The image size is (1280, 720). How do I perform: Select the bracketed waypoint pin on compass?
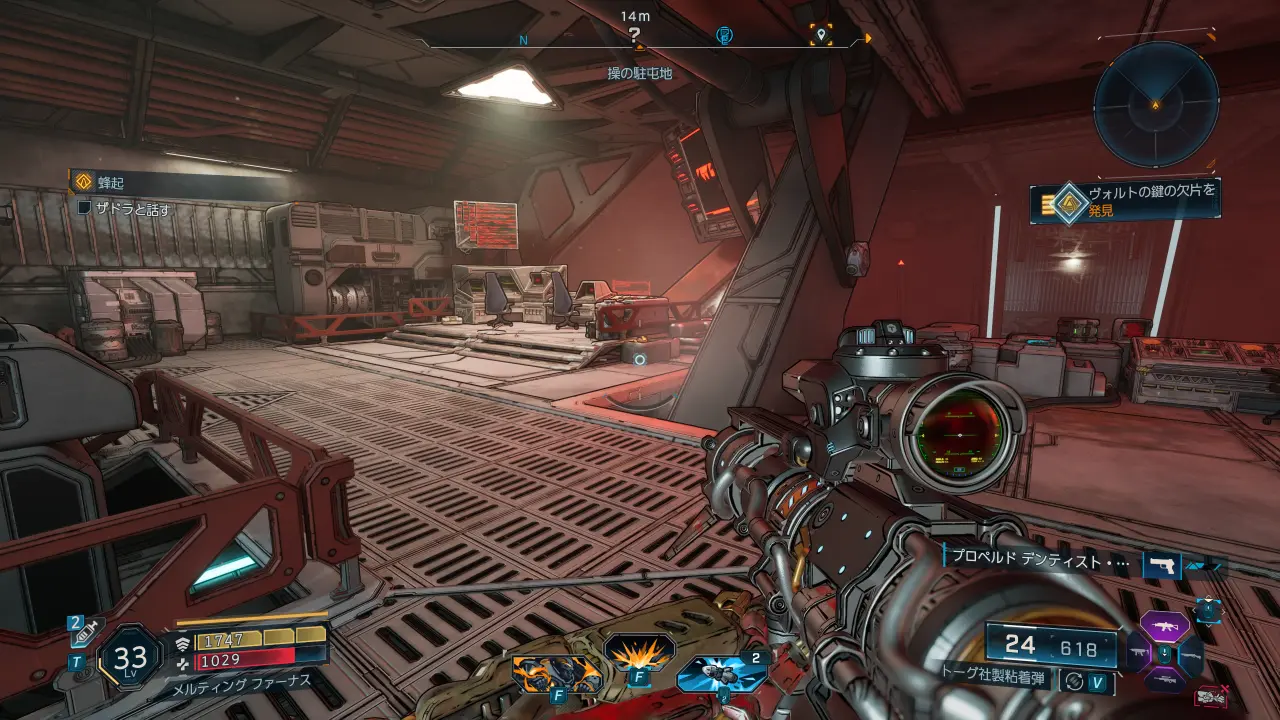point(821,35)
